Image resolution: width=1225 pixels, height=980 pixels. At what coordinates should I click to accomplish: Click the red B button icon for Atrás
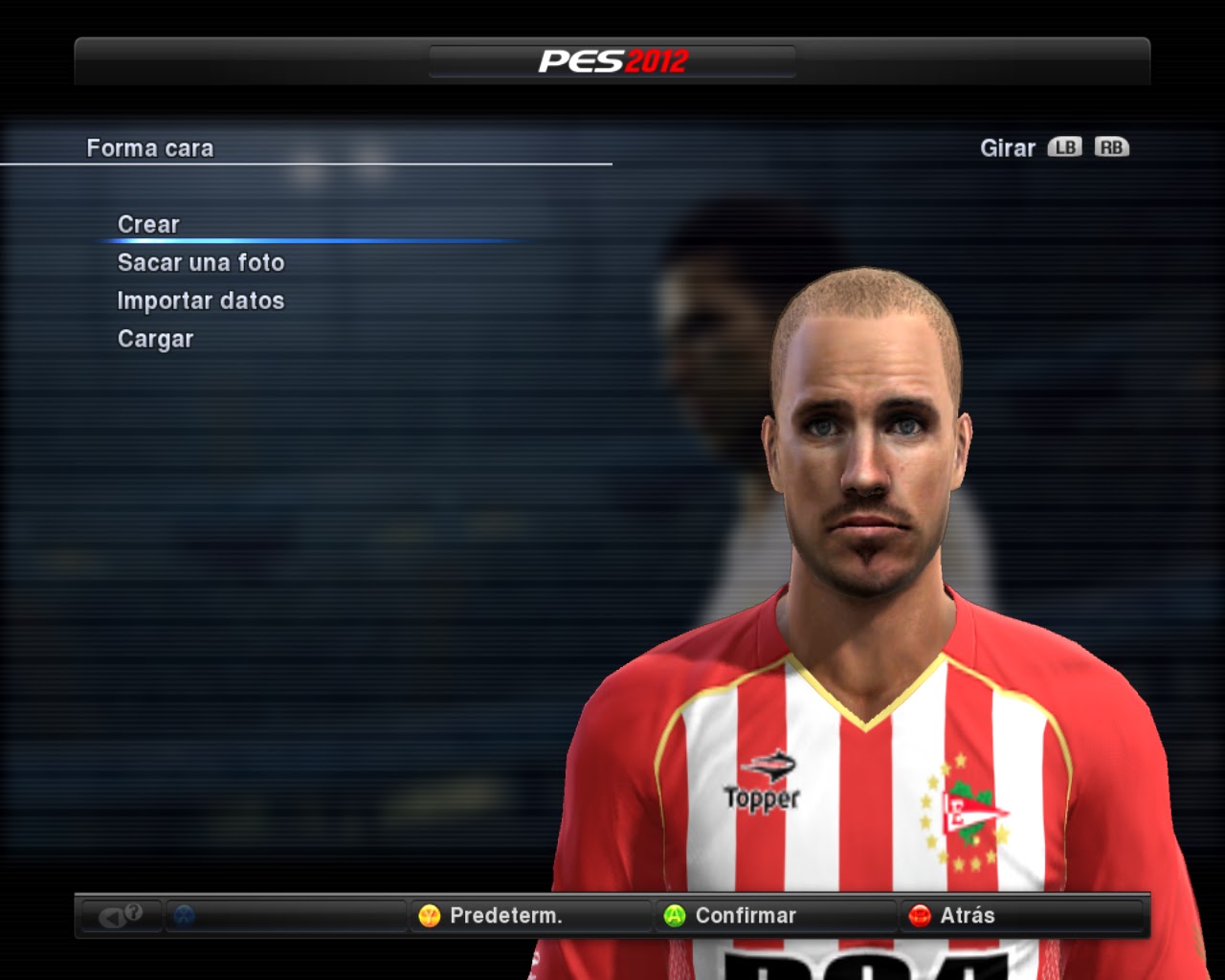click(x=920, y=916)
